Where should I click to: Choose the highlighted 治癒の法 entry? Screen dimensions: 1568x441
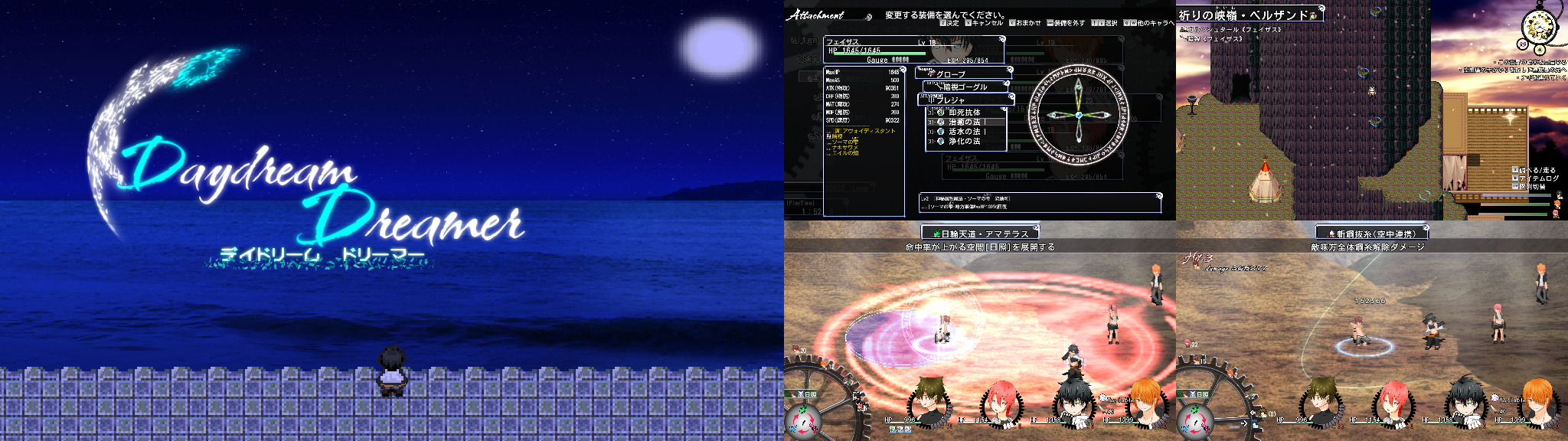pos(965,122)
